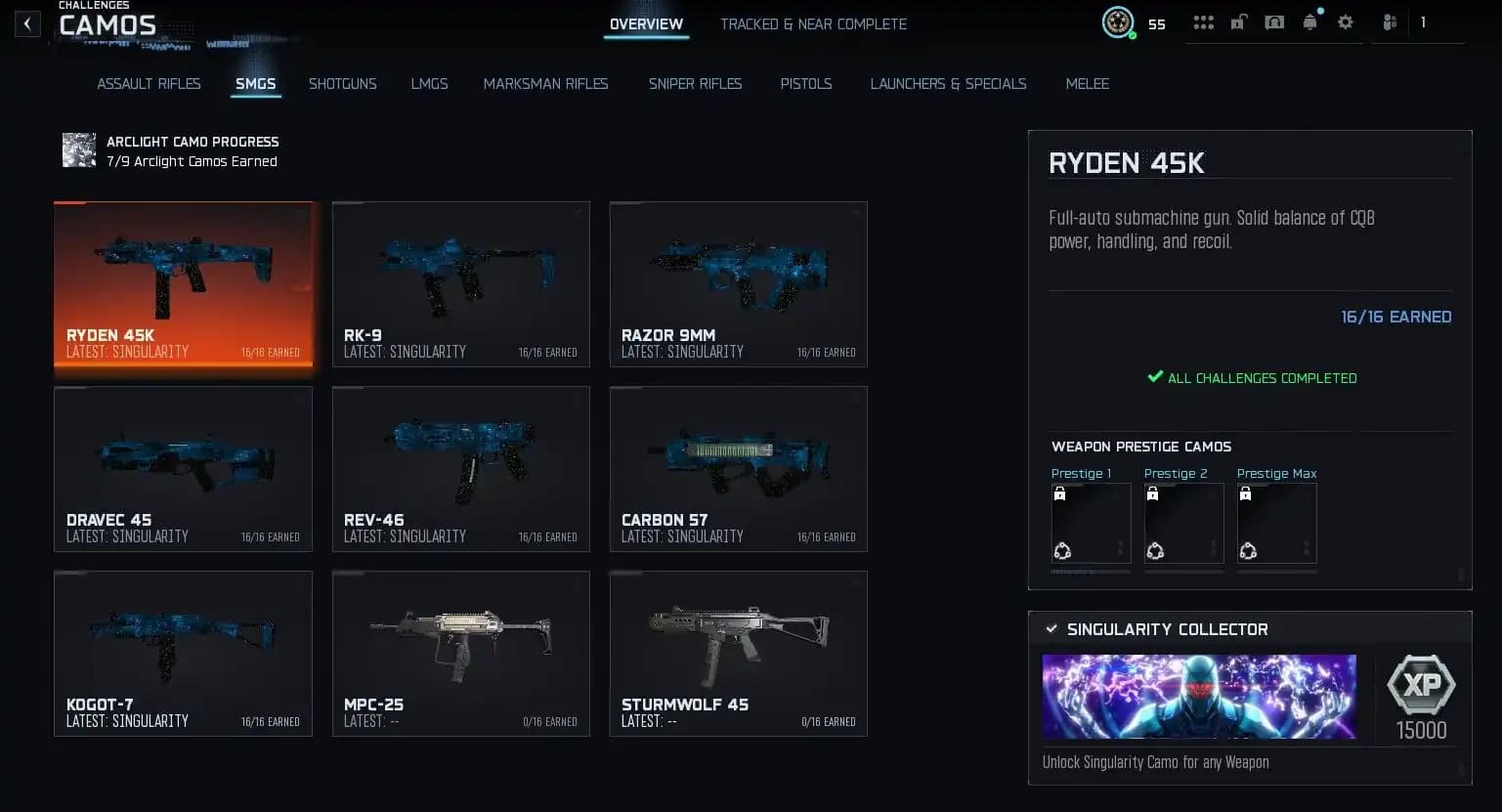Show the LMGs camo category
Image resolution: width=1502 pixels, height=812 pixels.
pos(429,84)
